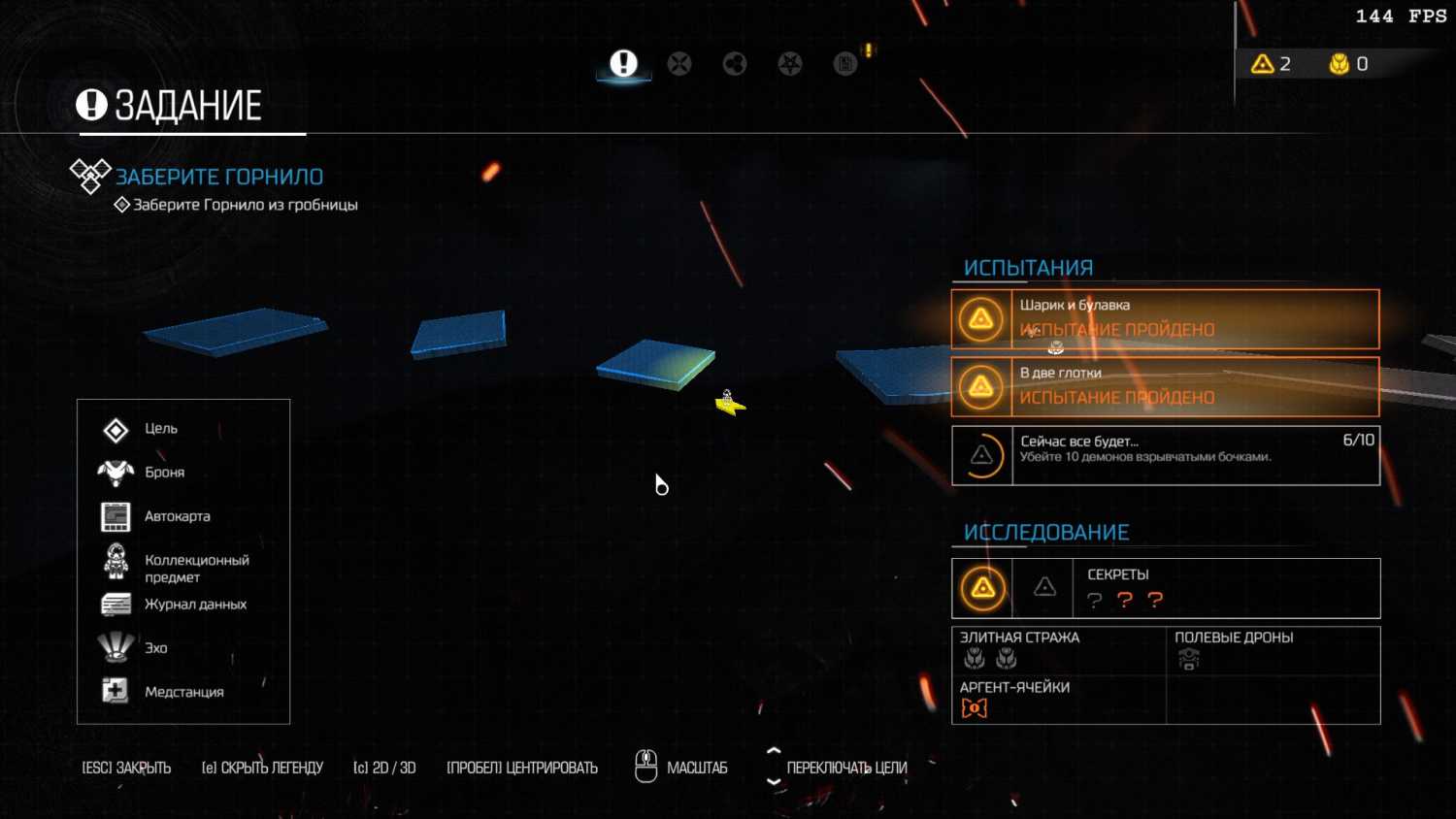Screen dimensions: 1456x819
Task: Click the 'Аргент-ячейки' collectible icon
Action: [974, 708]
